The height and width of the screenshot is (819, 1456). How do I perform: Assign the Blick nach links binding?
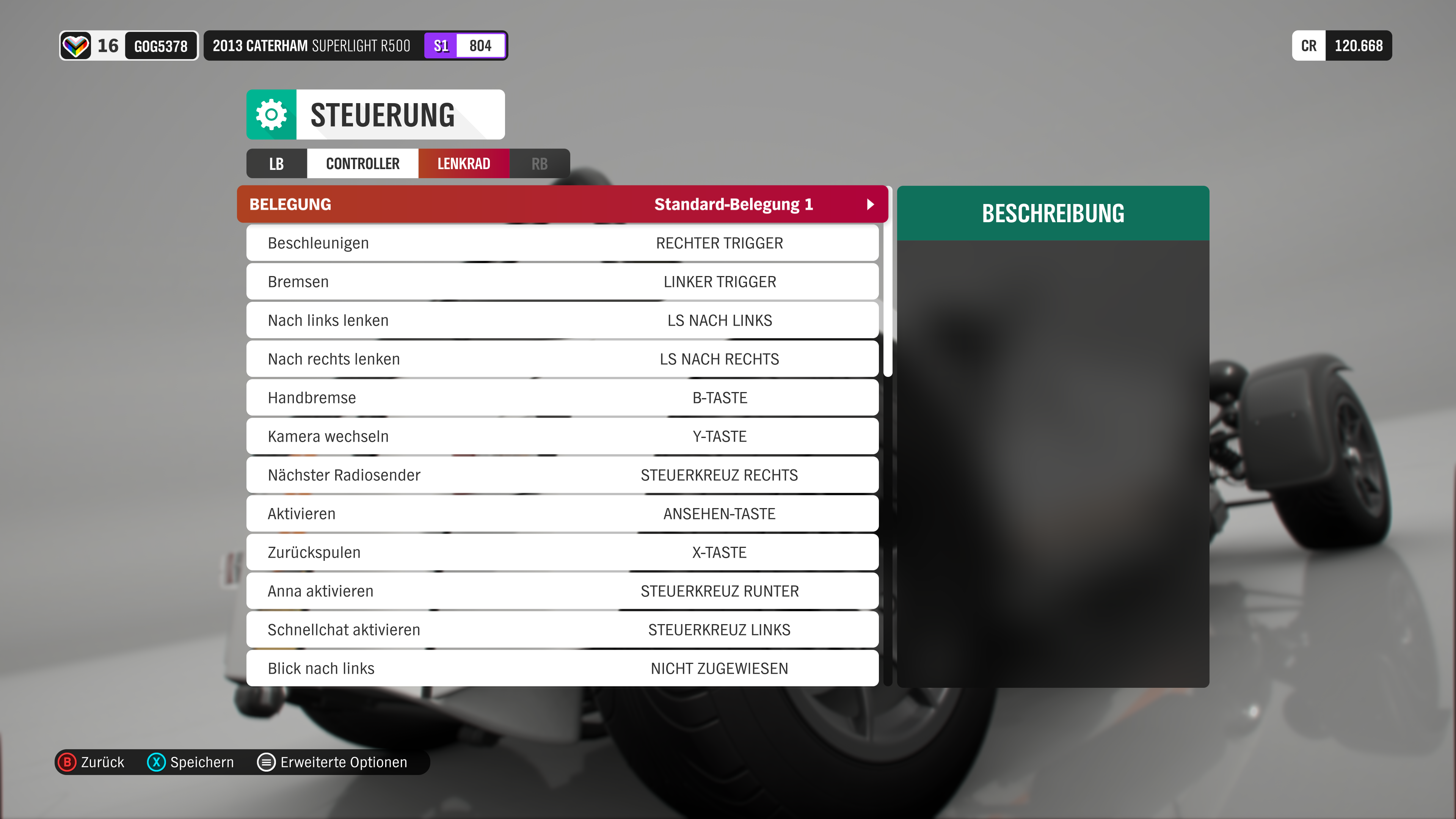[x=562, y=668]
